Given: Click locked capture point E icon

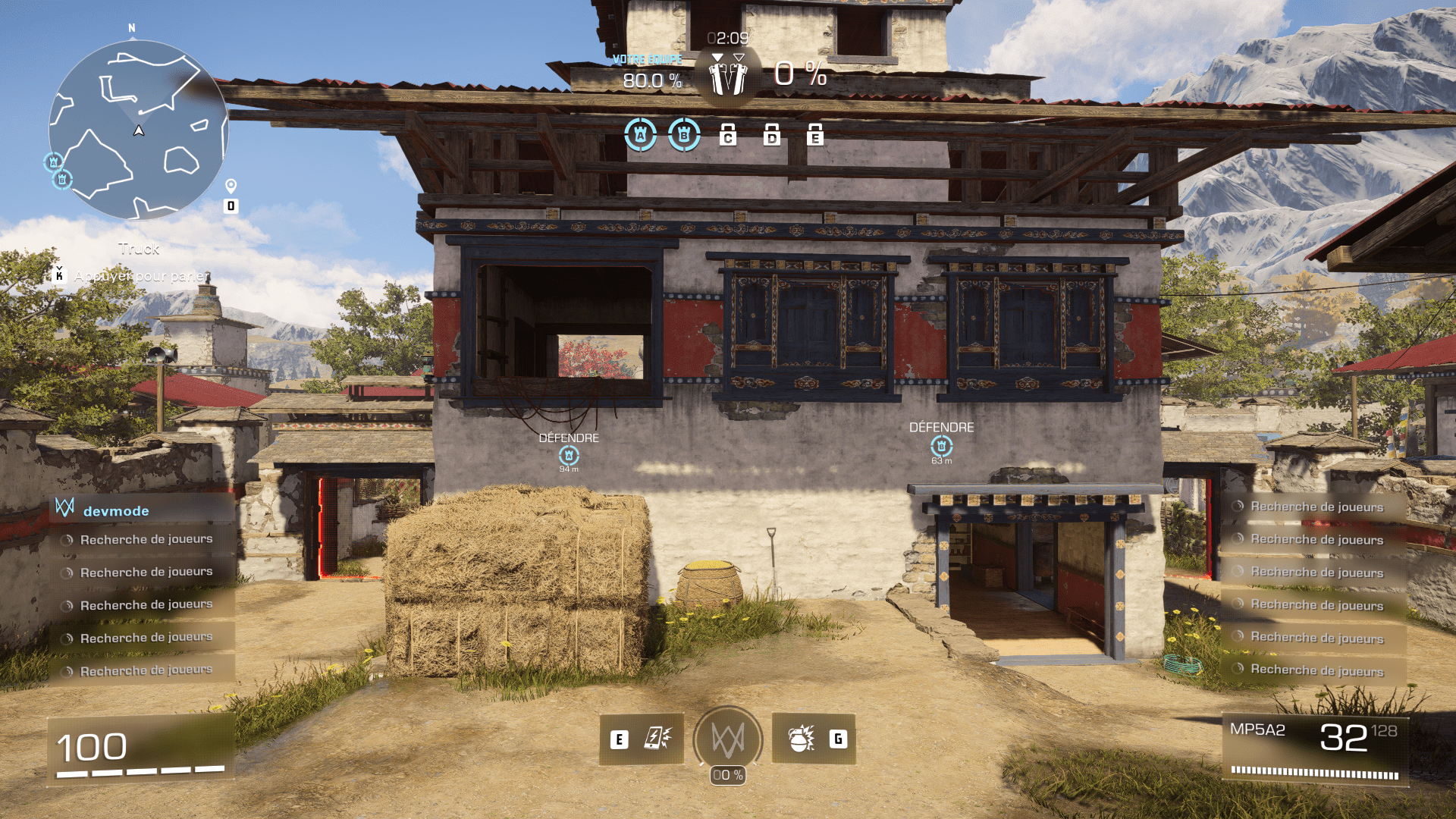Looking at the screenshot, I should (x=815, y=135).
